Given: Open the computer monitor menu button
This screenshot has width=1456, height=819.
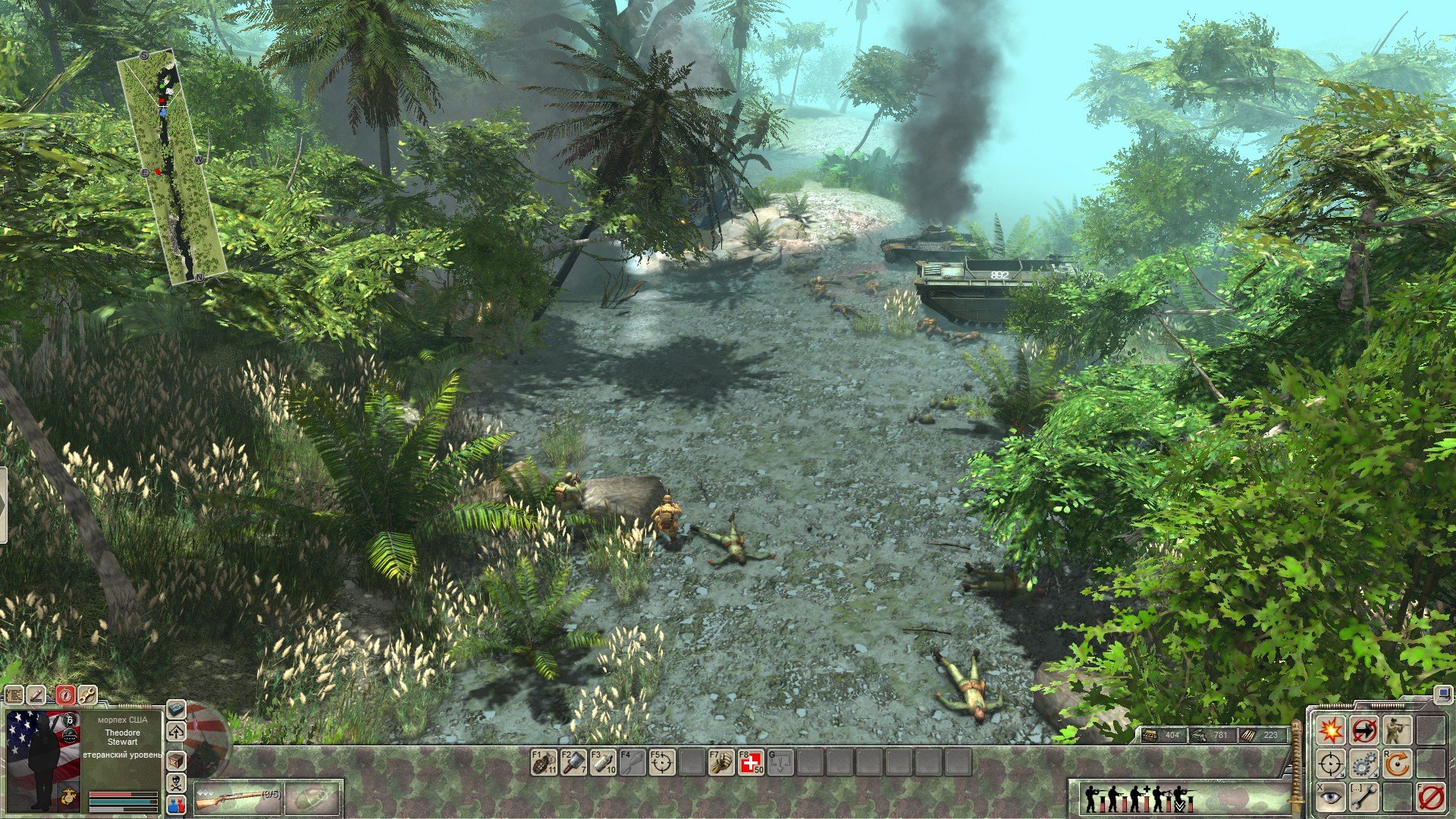Looking at the screenshot, I should click(x=1442, y=693).
